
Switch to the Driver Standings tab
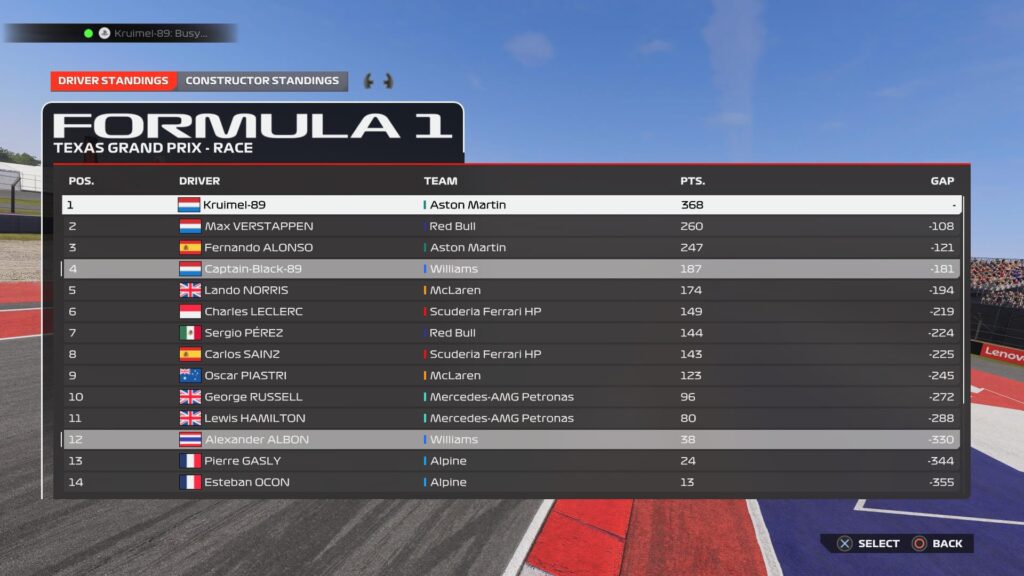click(113, 81)
